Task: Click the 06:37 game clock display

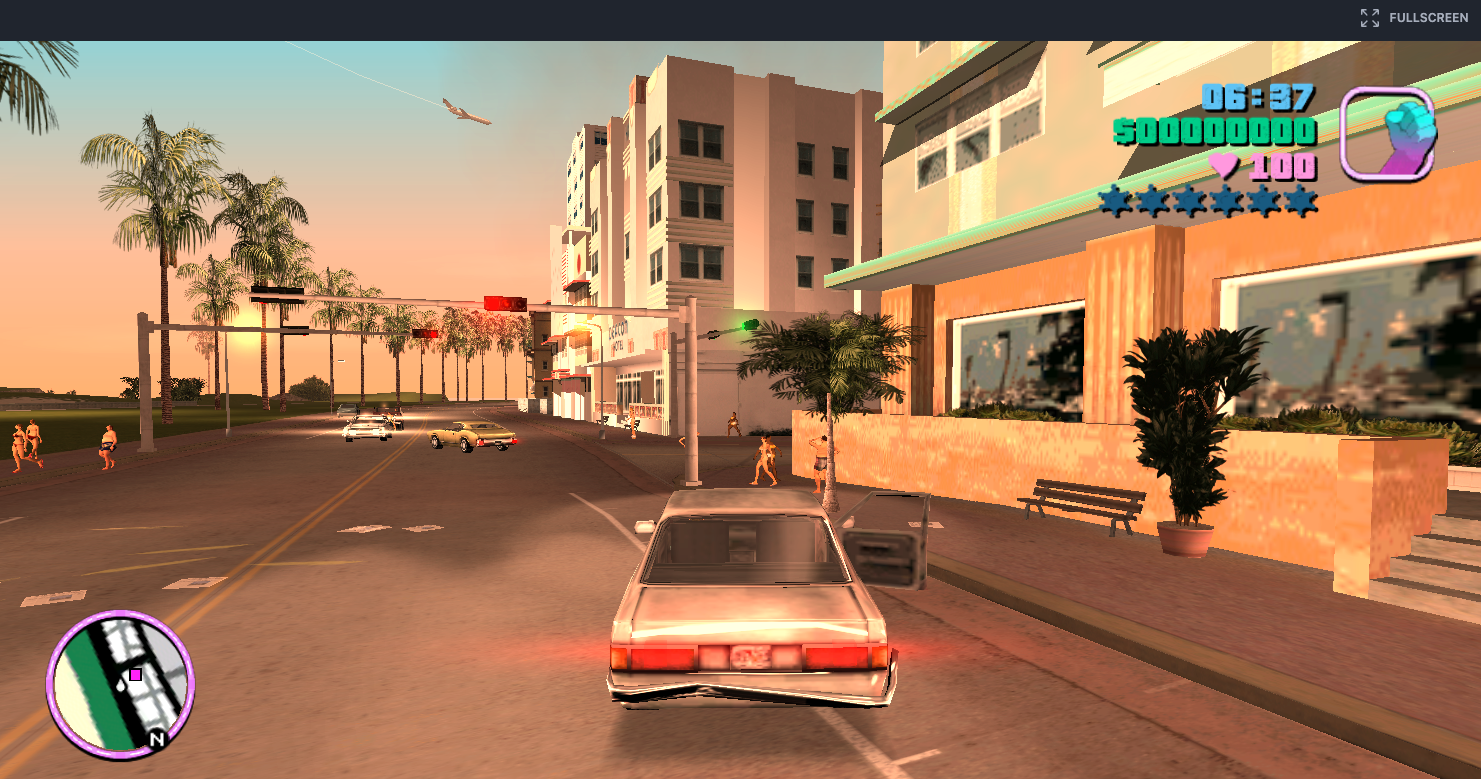Action: (x=1257, y=99)
